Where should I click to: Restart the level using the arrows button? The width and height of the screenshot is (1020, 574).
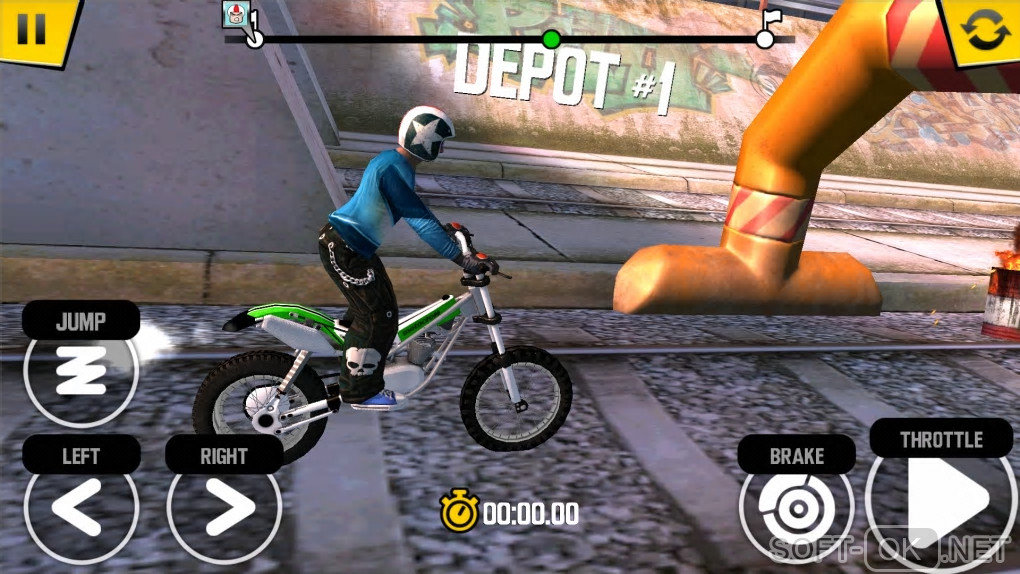click(x=984, y=28)
